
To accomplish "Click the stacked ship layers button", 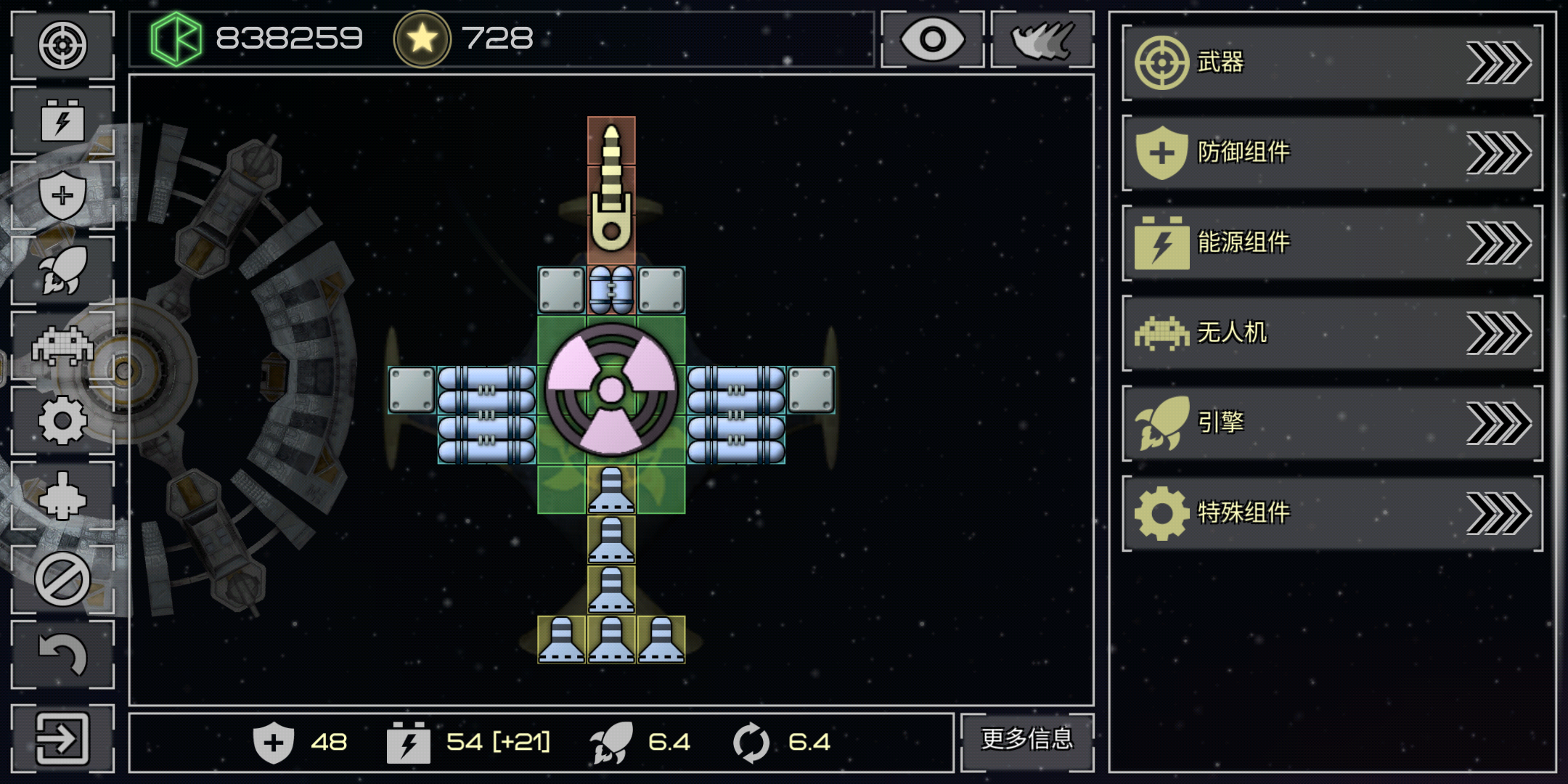I will [x=1042, y=39].
